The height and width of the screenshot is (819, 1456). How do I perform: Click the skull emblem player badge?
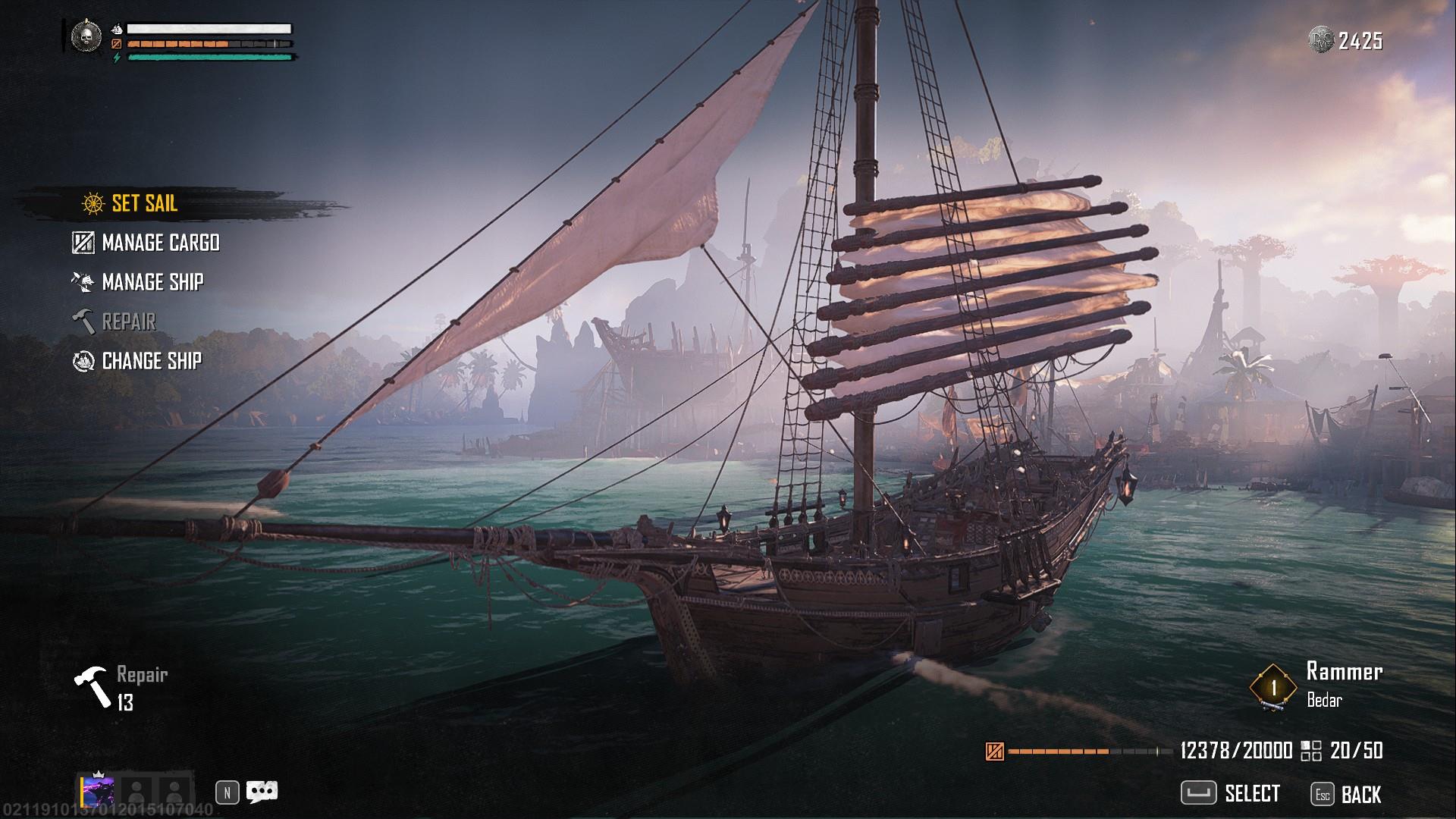tap(86, 36)
